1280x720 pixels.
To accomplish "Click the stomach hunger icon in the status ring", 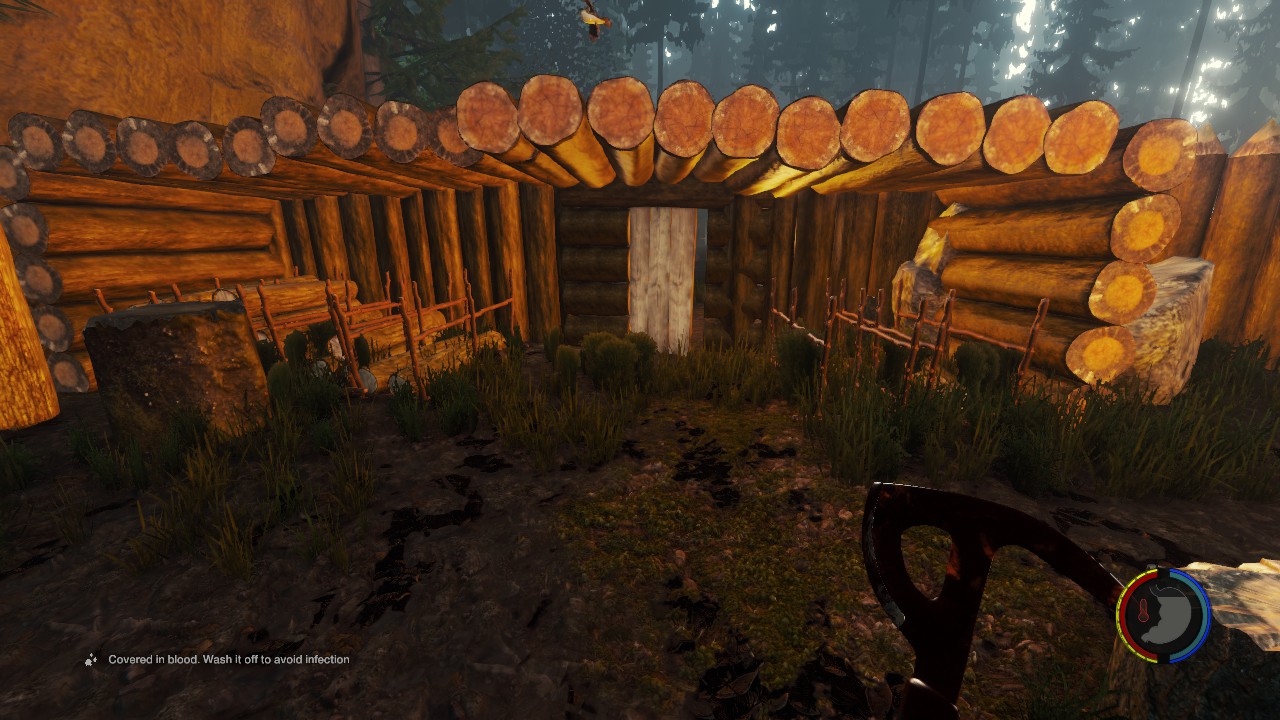I will [x=1171, y=614].
